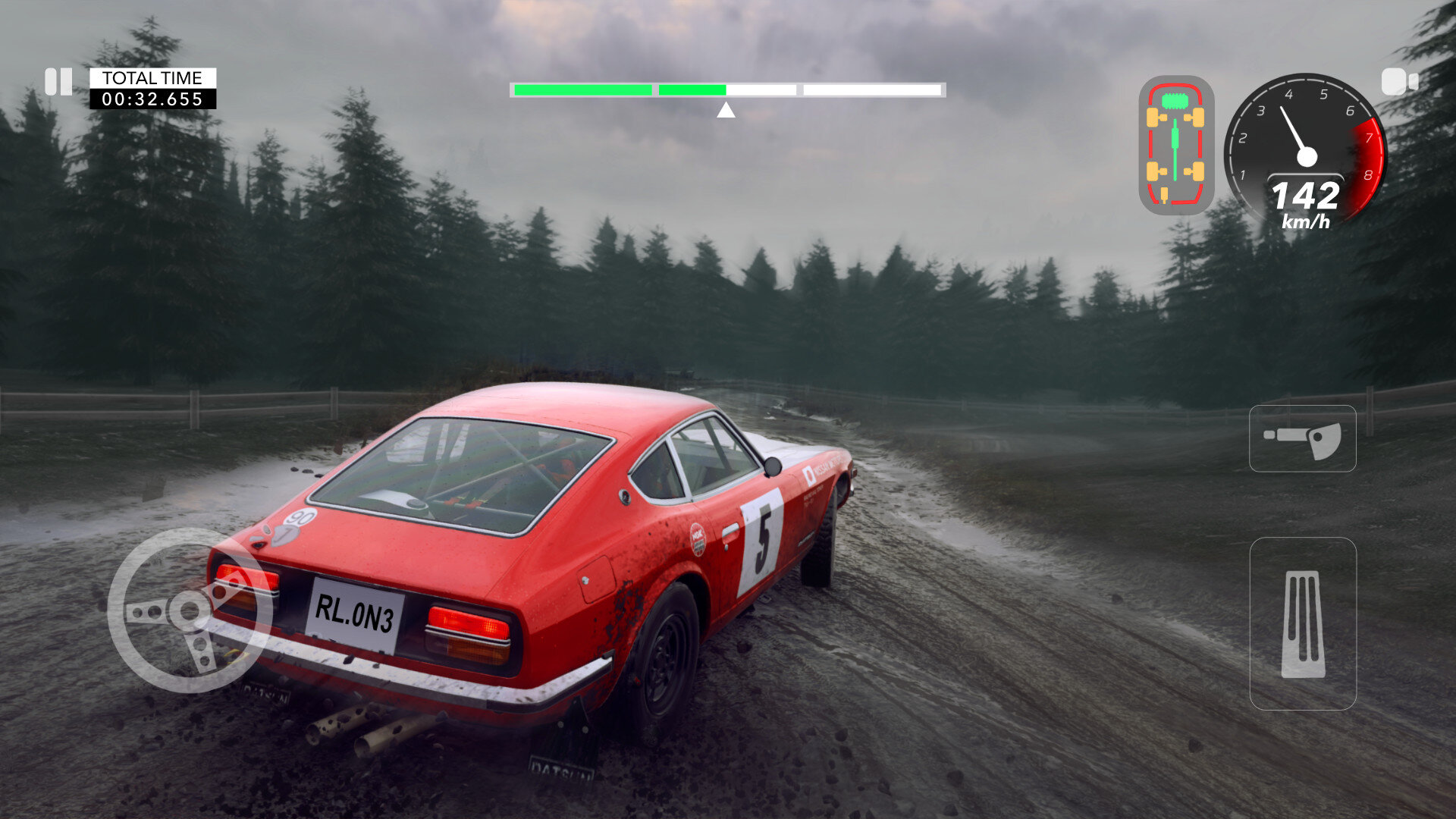This screenshot has height=819, width=1456.
Task: Pull the handbrake button
Action: [1302, 438]
